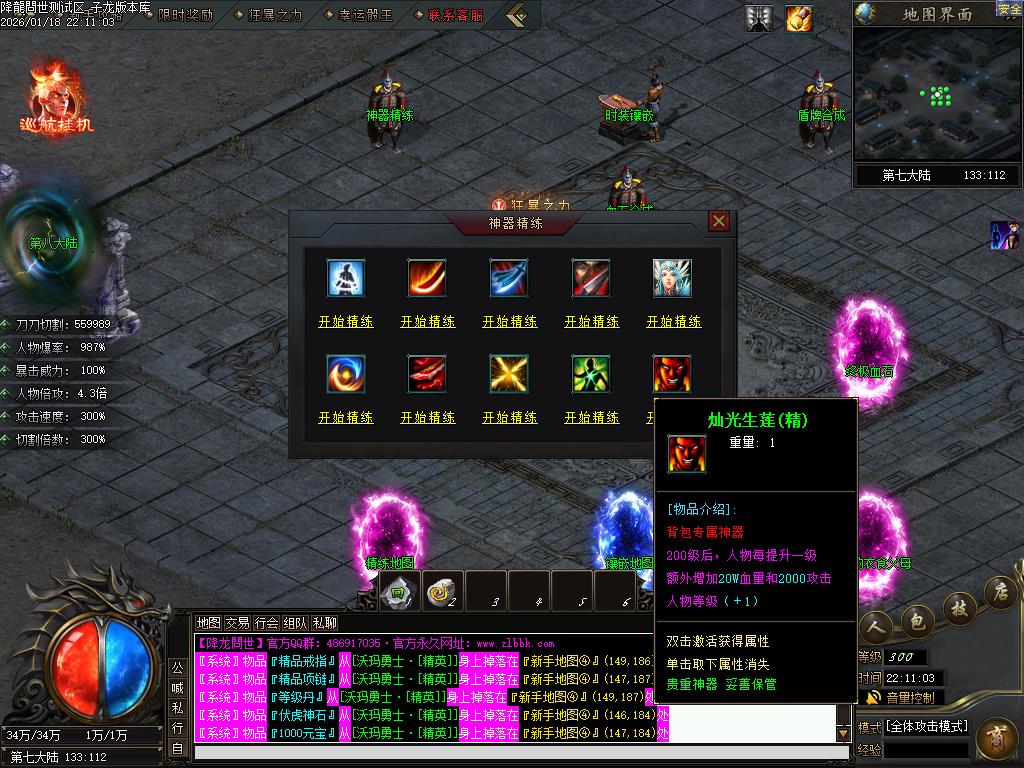Screen dimensions: 1024x768
Task: Collapse the top menu with the arrow button
Action: tap(516, 15)
